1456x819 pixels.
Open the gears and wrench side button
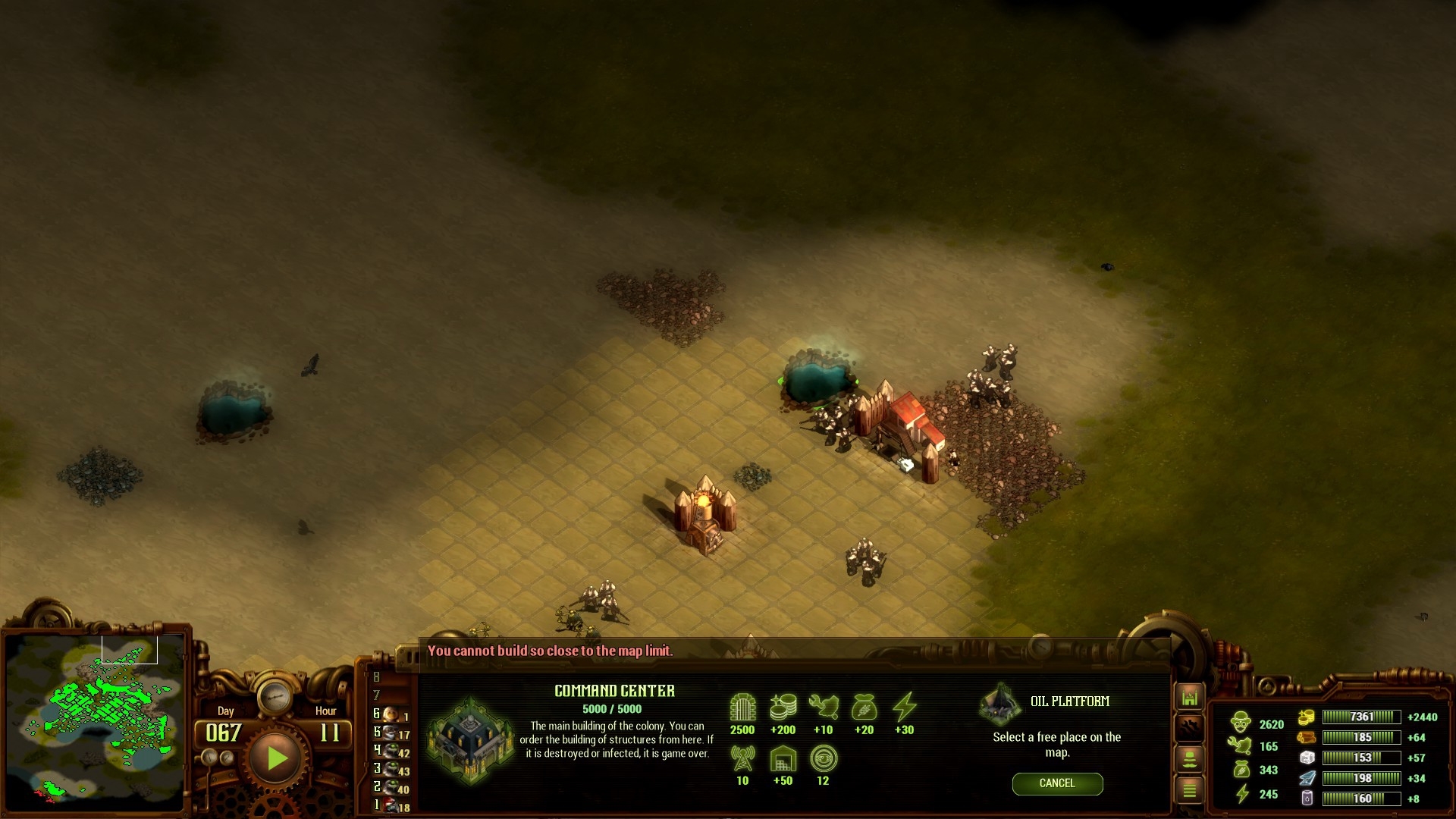coord(1189,728)
